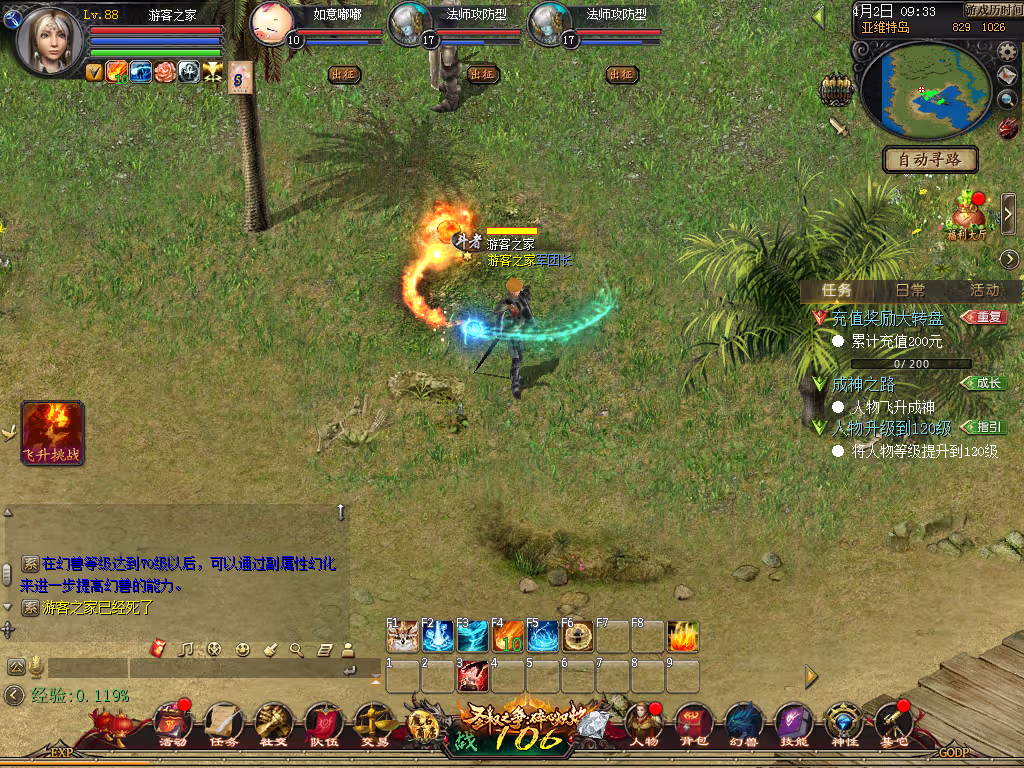The height and width of the screenshot is (768, 1024).
Task: Open the 福利大厅 welfare hall icon
Action: click(967, 214)
